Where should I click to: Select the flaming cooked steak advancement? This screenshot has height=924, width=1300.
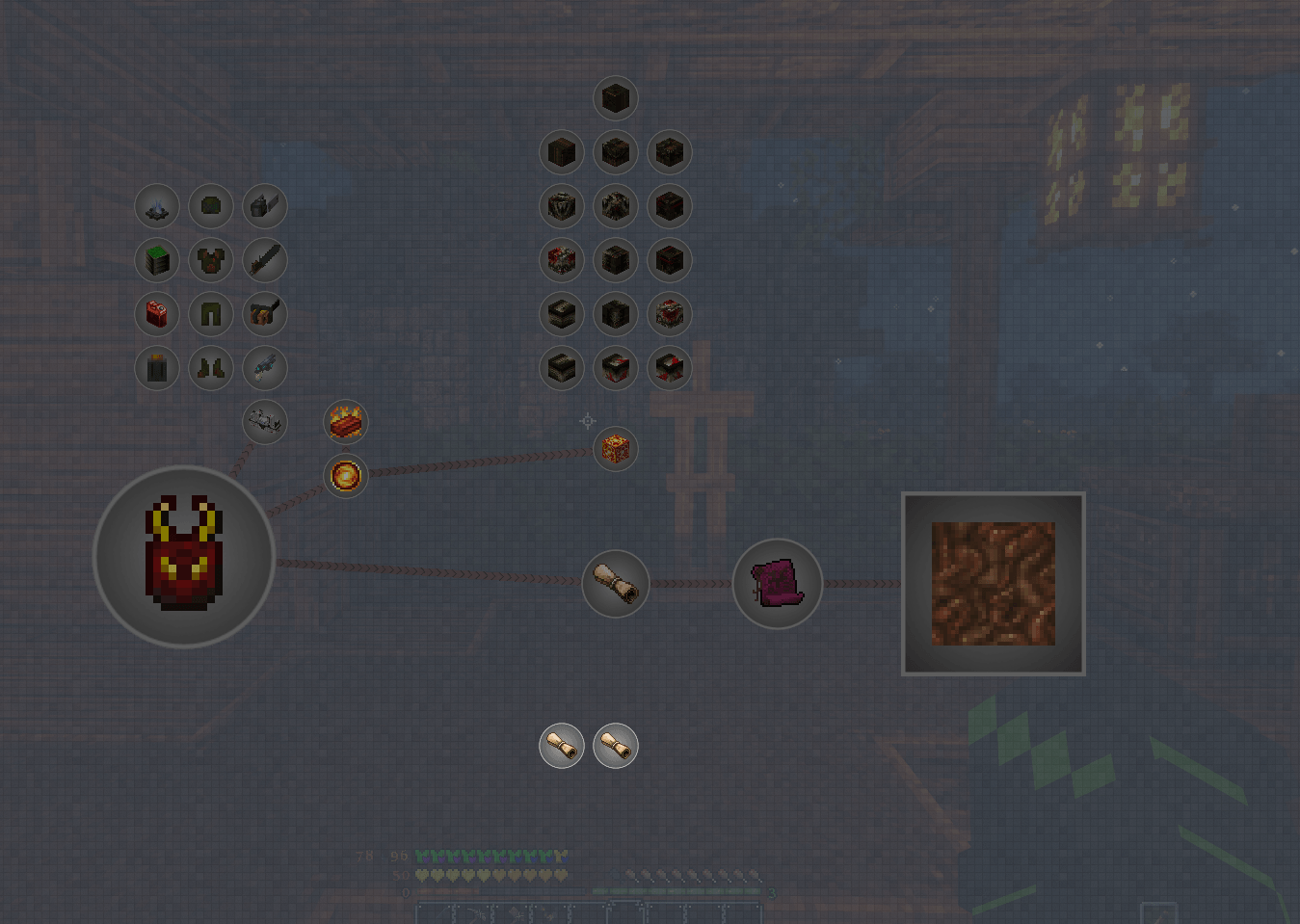coord(345,421)
